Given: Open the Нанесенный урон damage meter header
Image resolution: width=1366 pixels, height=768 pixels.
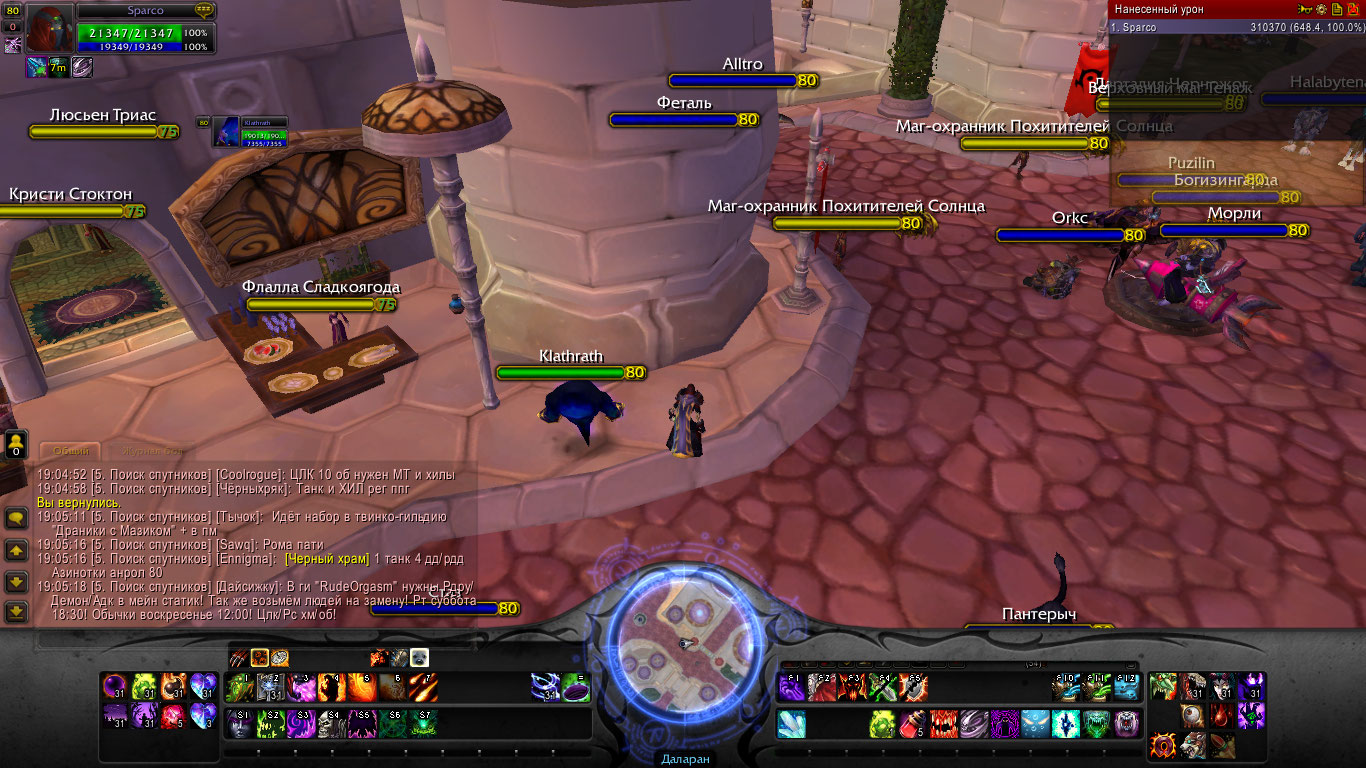Looking at the screenshot, I should [1160, 9].
